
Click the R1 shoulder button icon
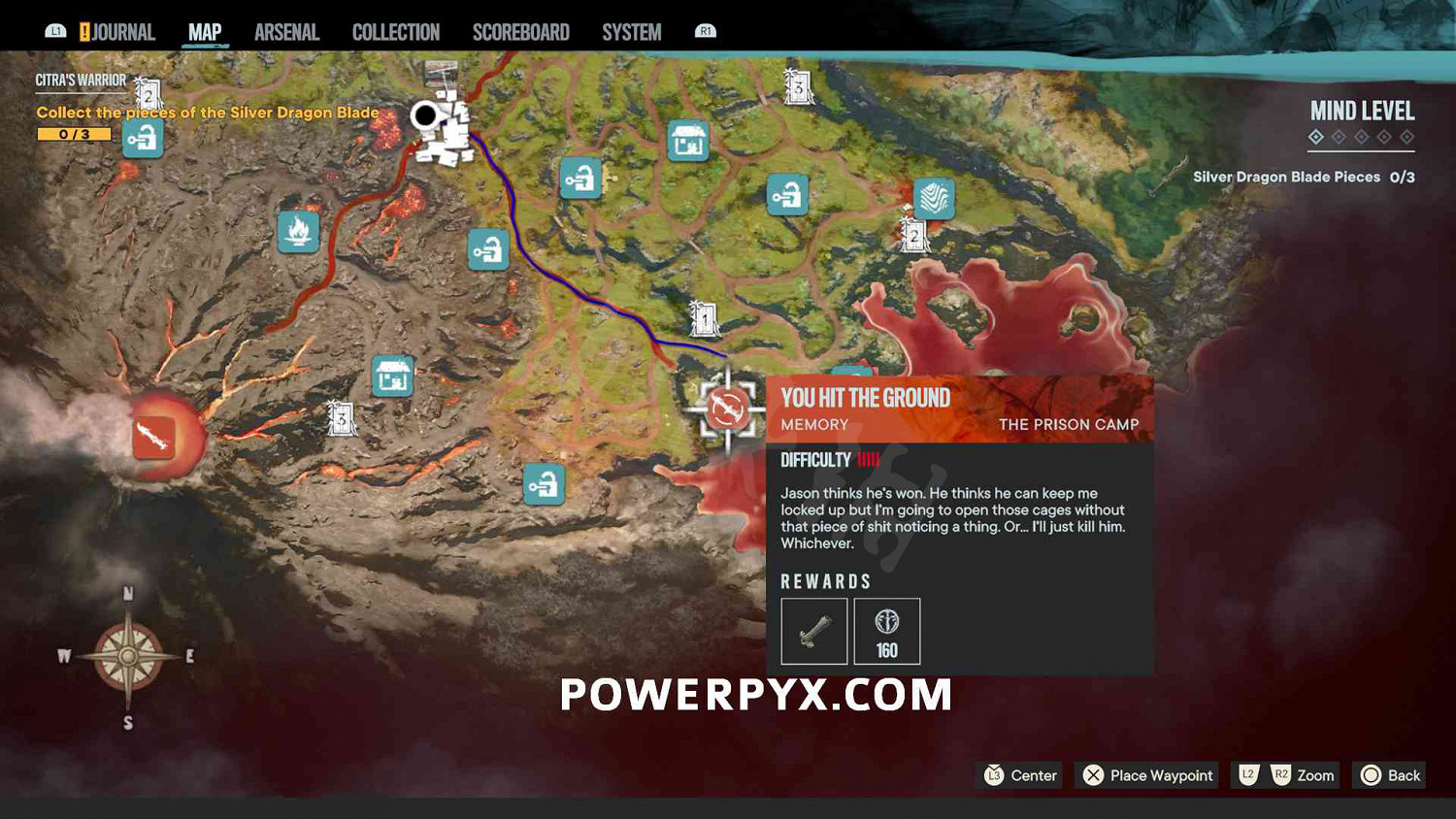[706, 30]
